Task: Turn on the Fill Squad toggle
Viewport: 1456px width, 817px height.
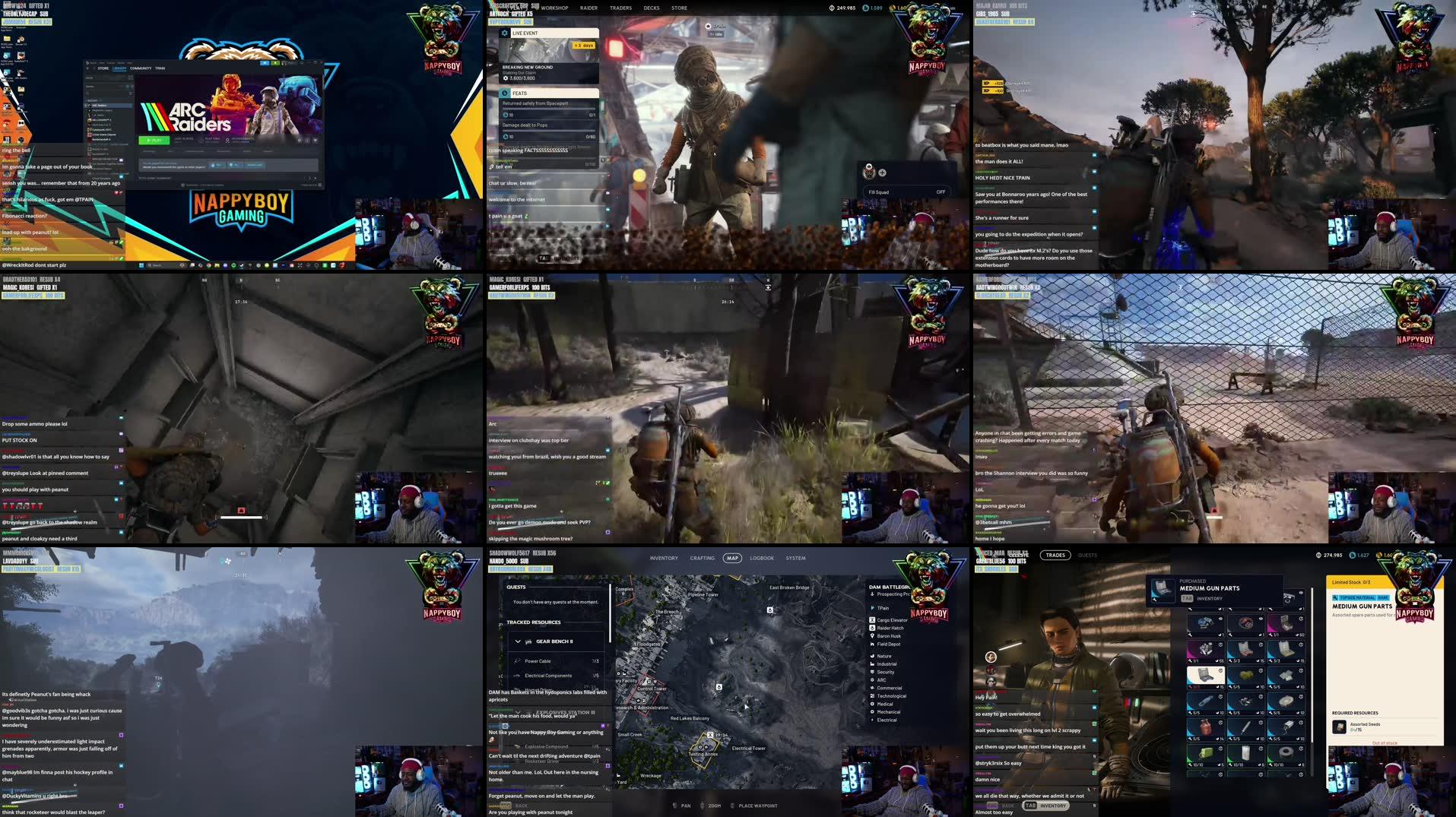Action: [941, 192]
